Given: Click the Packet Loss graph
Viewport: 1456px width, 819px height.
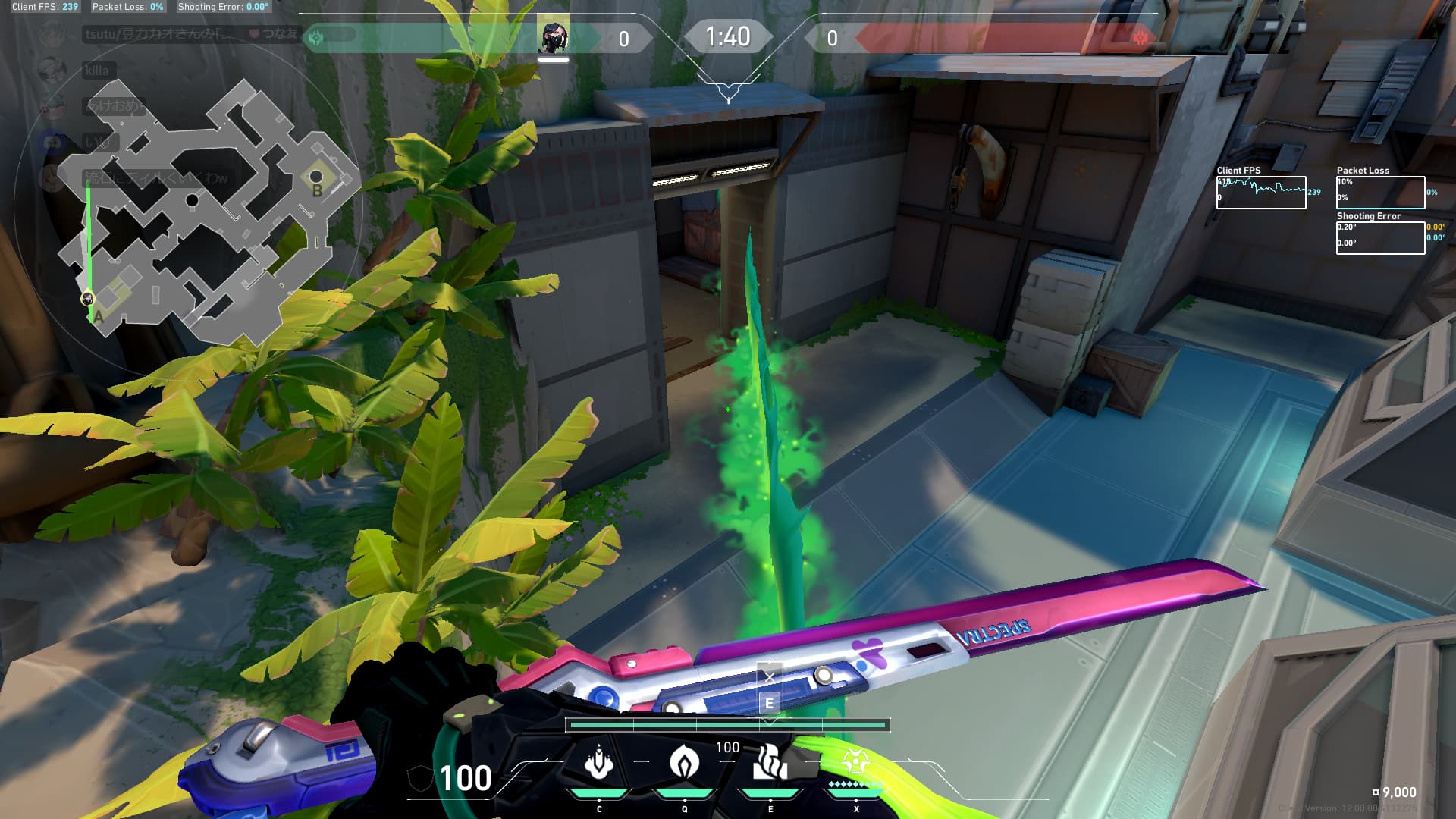Looking at the screenshot, I should (1380, 193).
